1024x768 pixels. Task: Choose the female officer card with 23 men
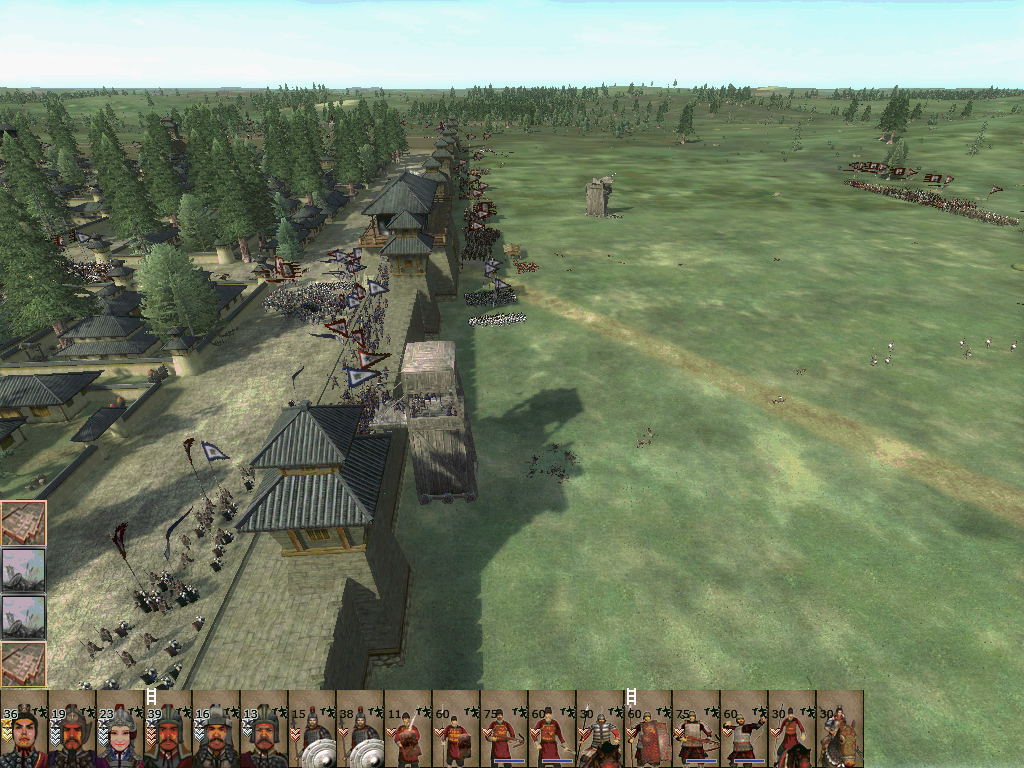pyautogui.click(x=120, y=729)
